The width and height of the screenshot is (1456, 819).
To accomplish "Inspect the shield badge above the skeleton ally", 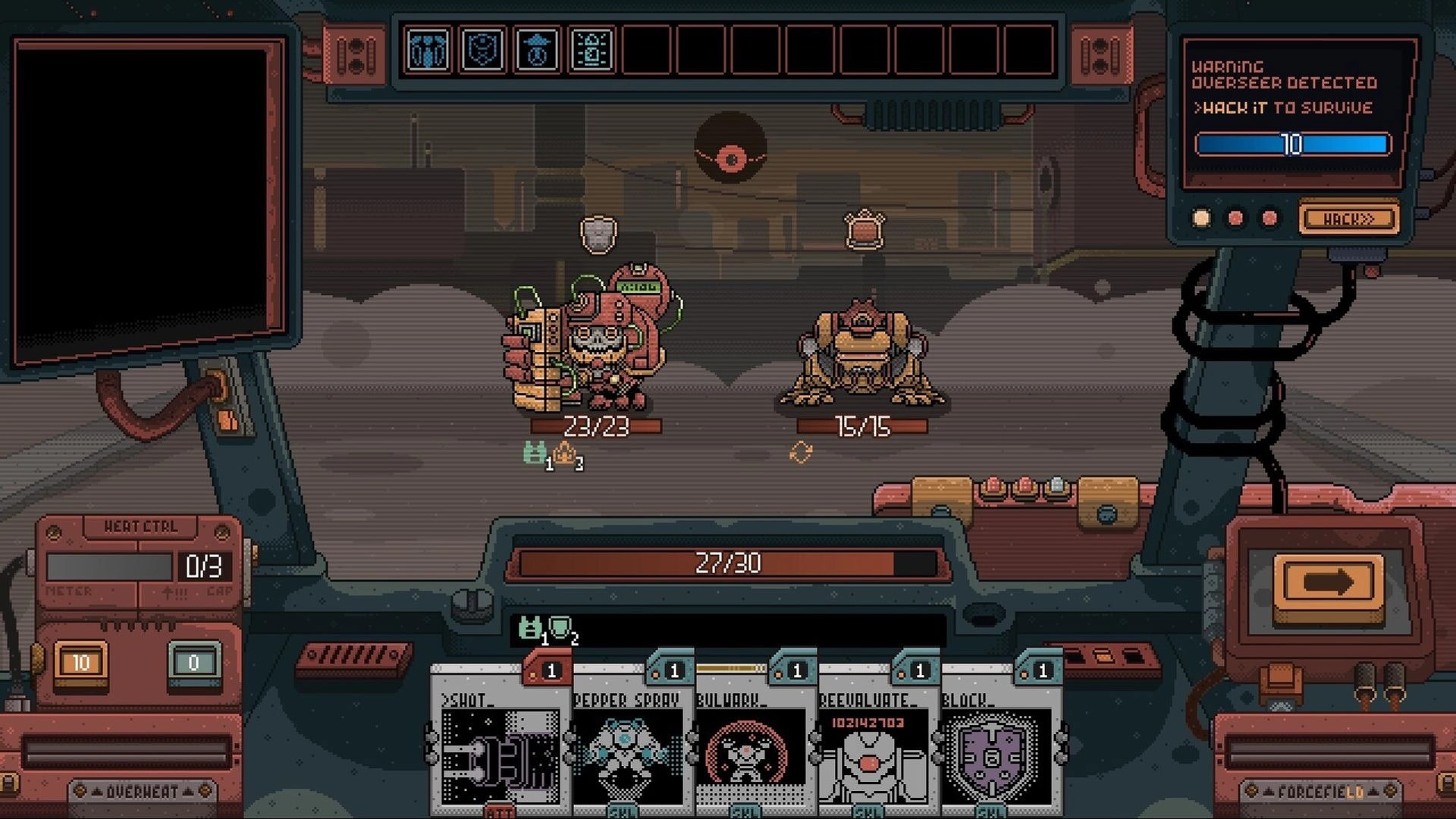I will [x=598, y=233].
